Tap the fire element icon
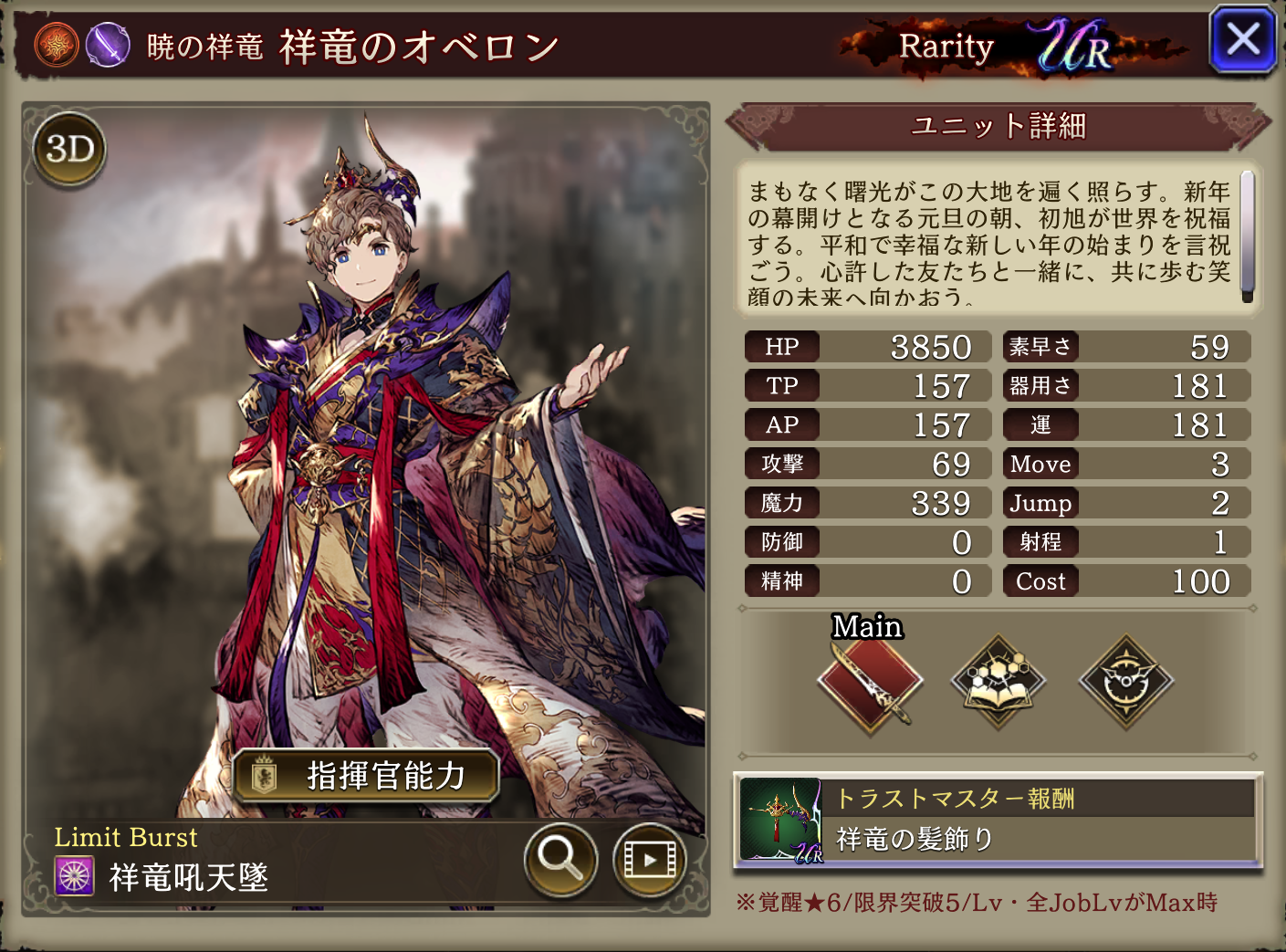 coord(57,45)
